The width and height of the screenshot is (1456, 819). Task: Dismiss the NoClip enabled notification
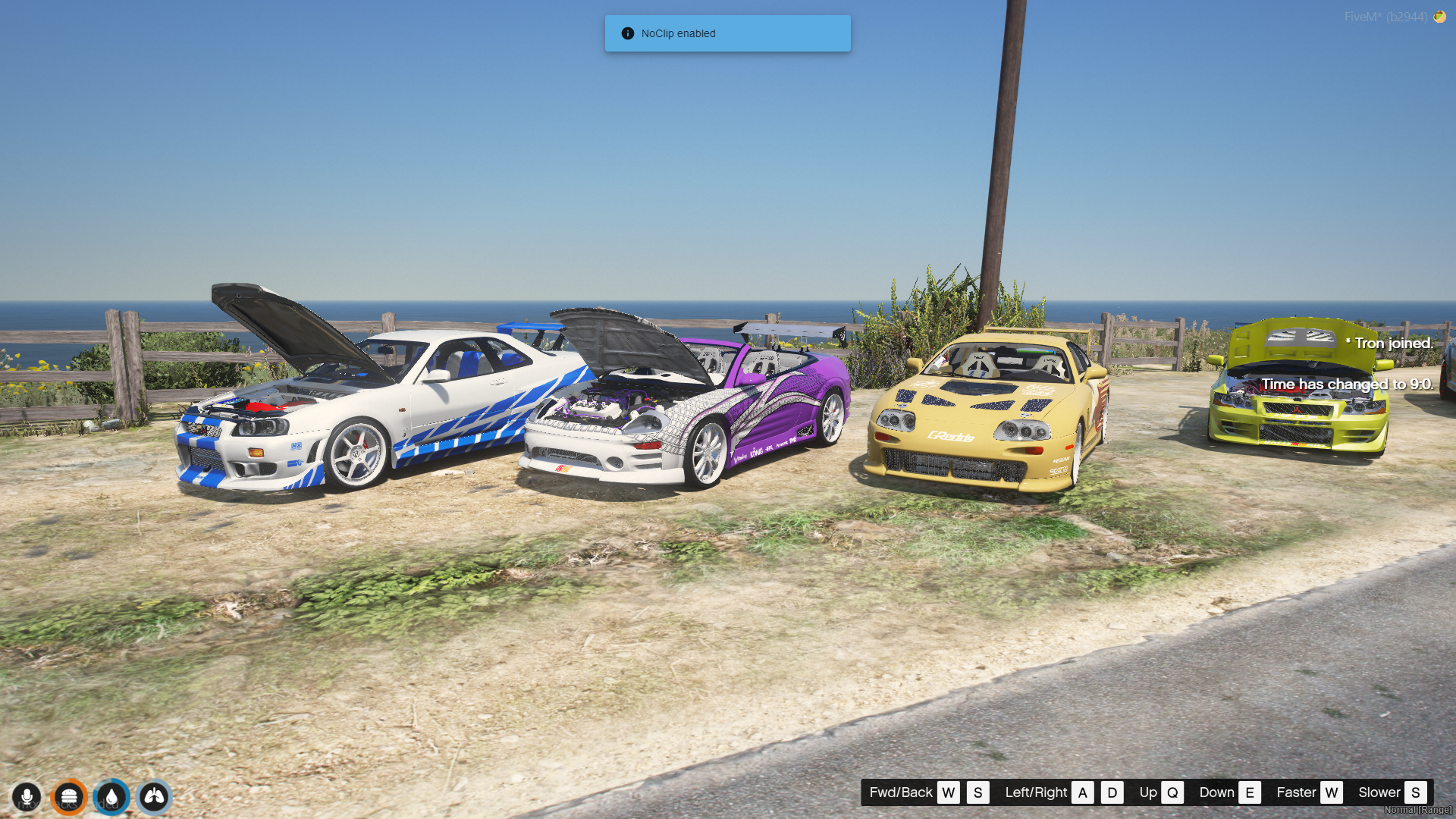coord(727,33)
